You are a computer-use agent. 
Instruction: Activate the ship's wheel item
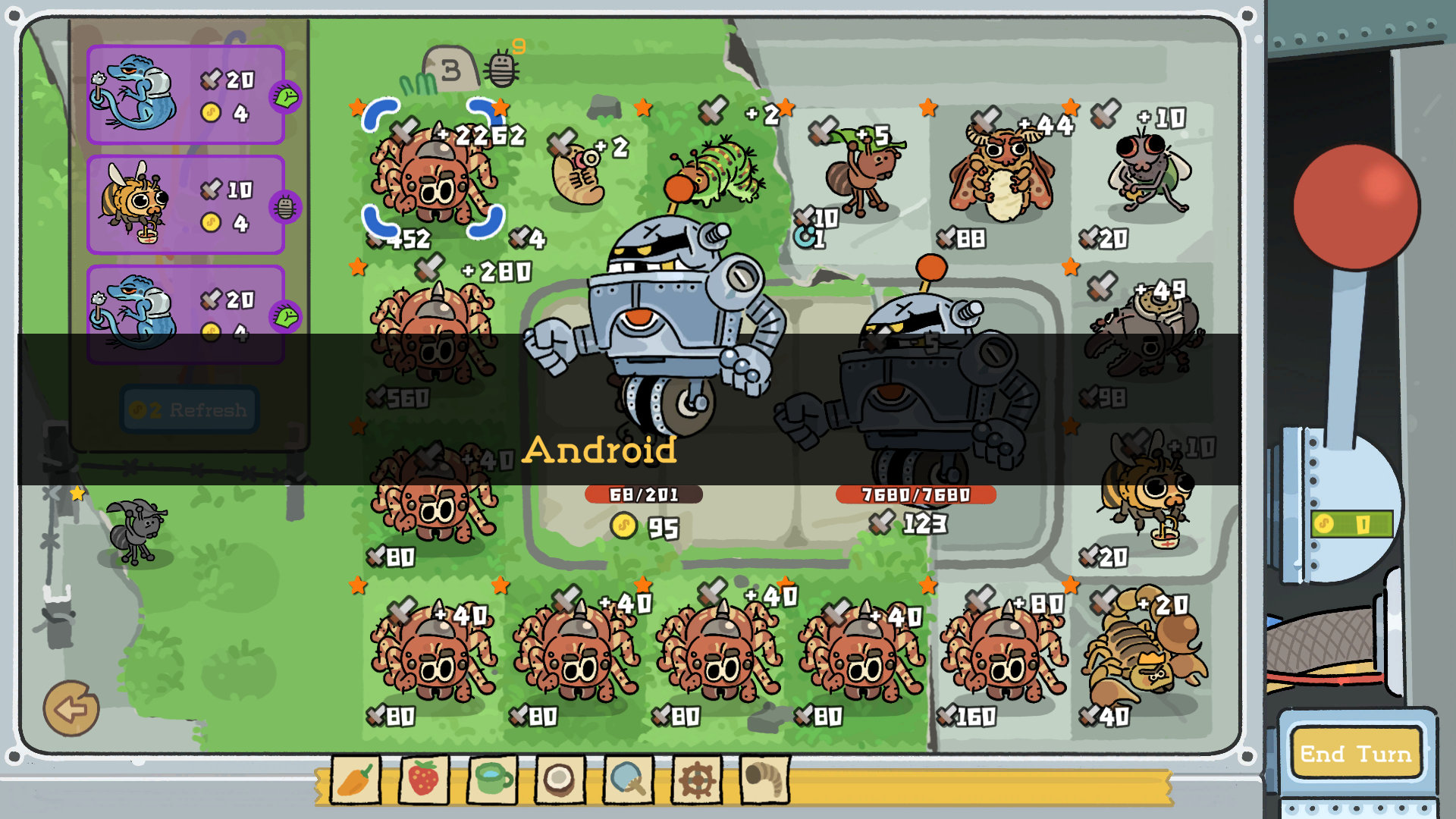(696, 780)
